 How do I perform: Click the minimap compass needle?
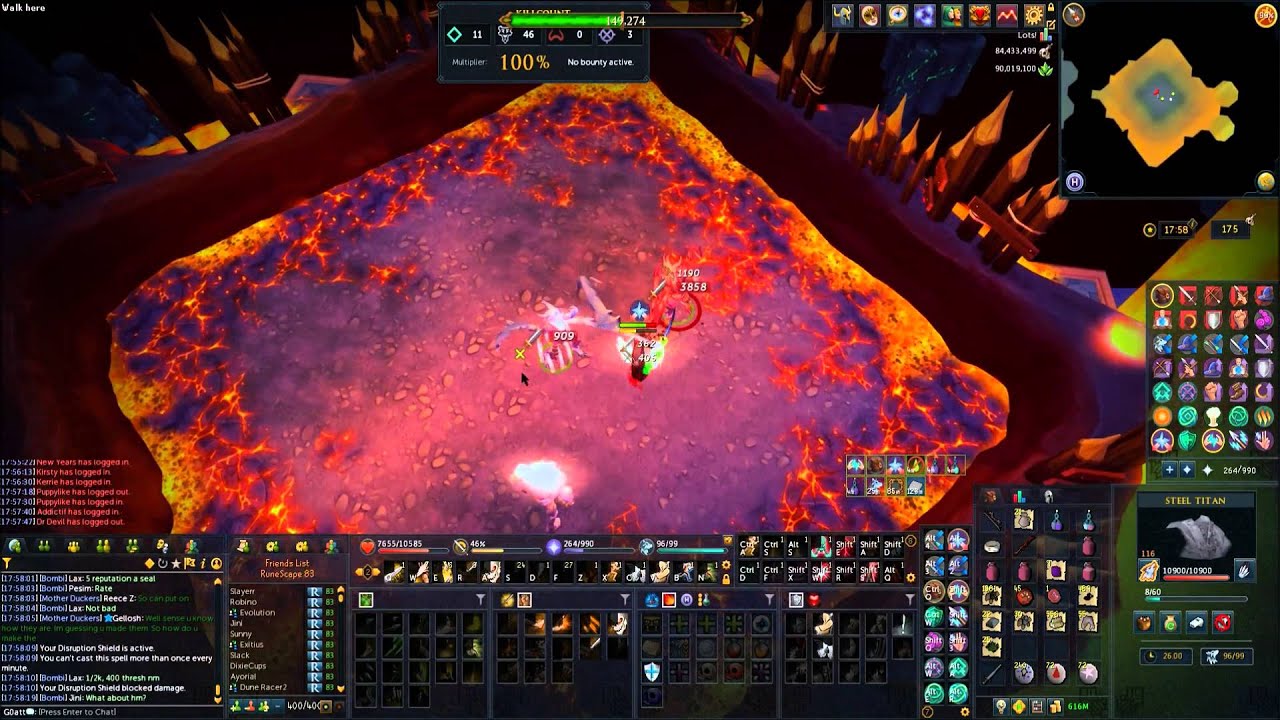click(1075, 15)
